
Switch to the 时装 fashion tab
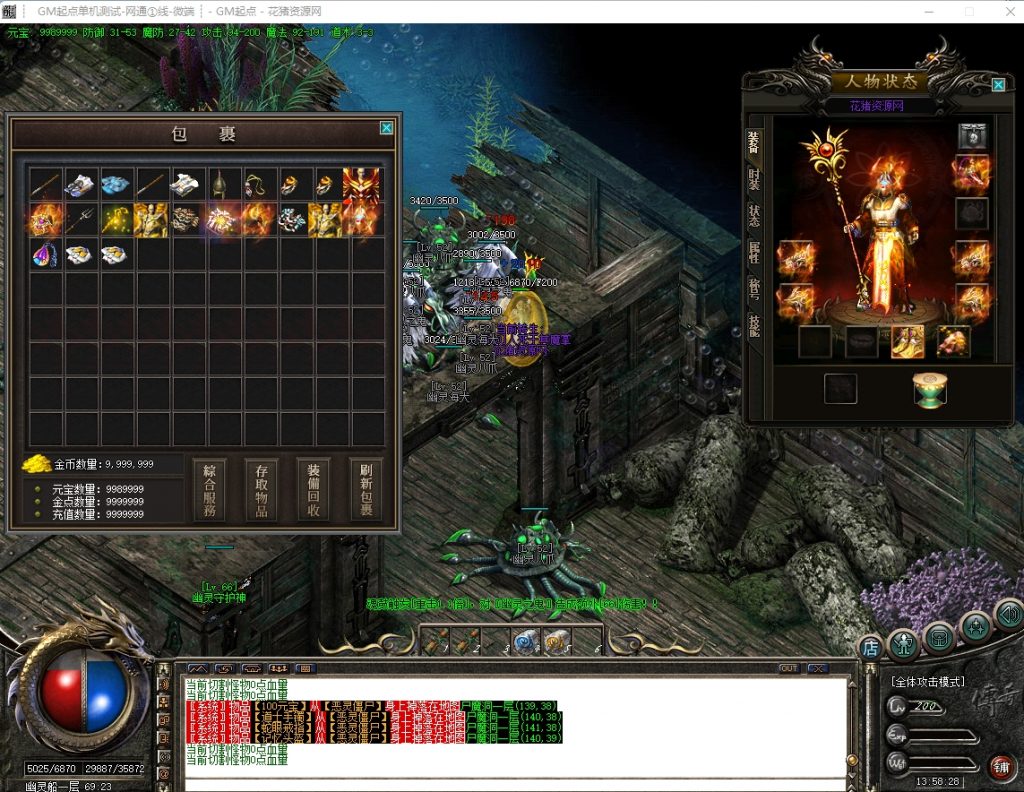[754, 181]
